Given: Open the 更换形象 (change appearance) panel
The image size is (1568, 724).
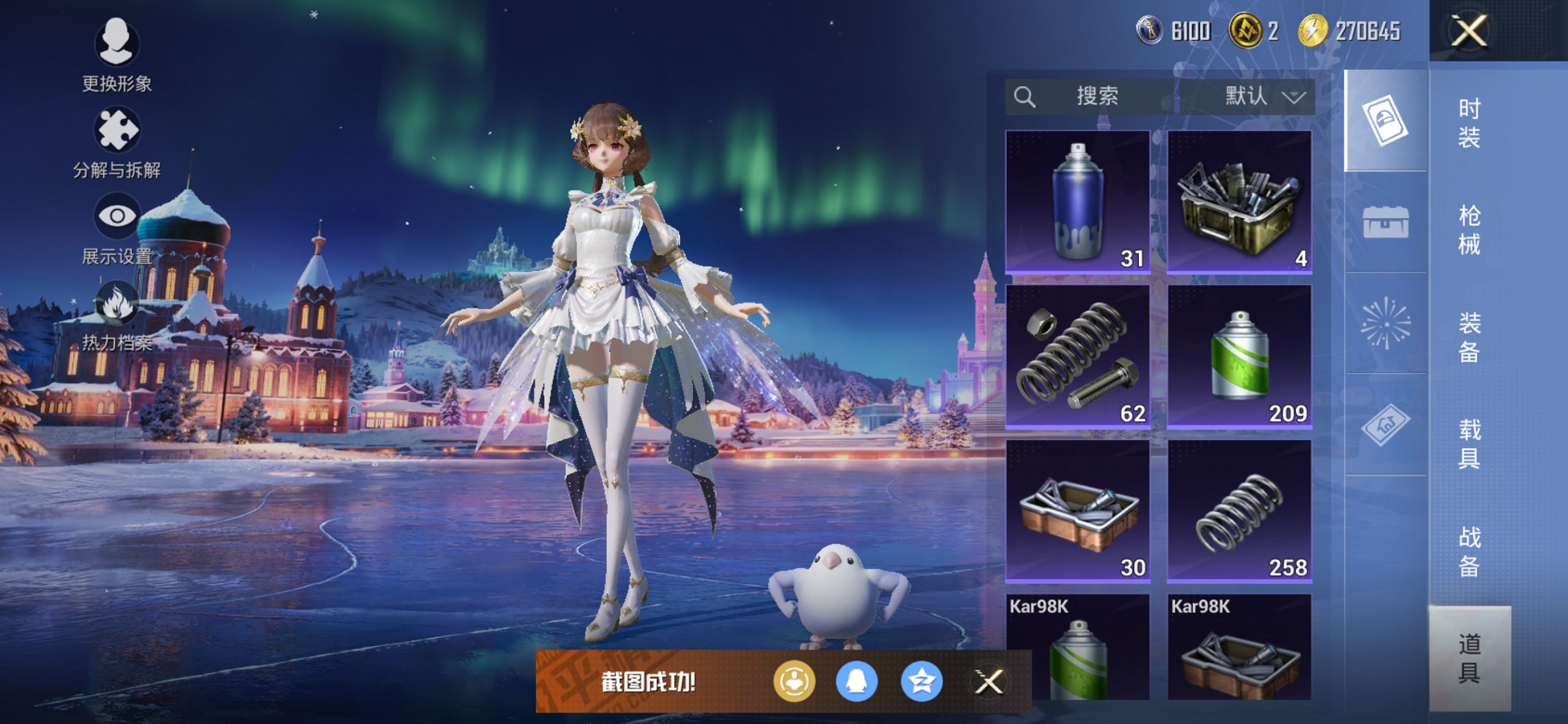Looking at the screenshot, I should [117, 45].
